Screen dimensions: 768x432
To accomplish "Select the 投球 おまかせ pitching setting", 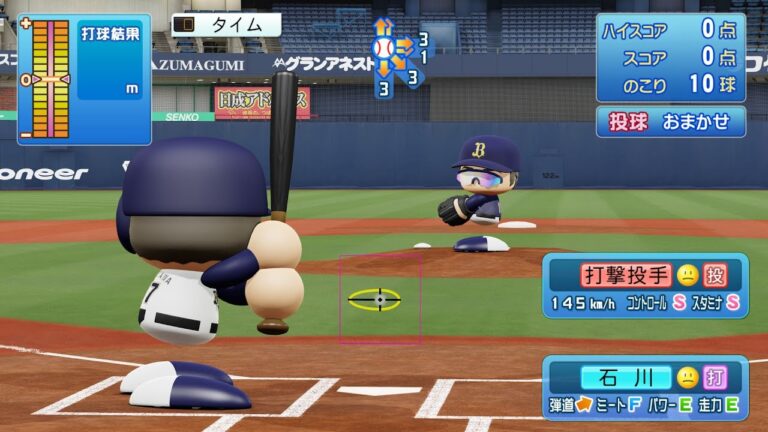I will [671, 122].
